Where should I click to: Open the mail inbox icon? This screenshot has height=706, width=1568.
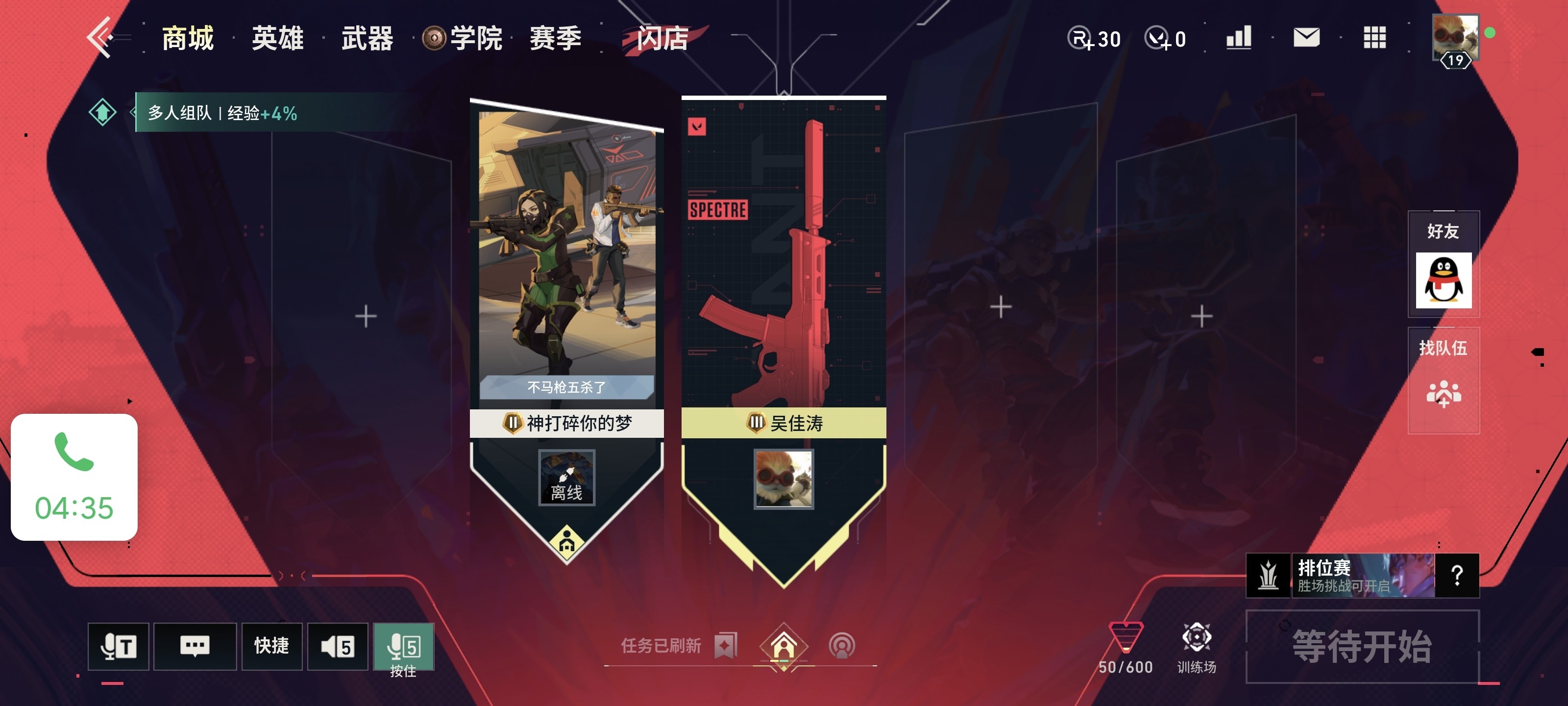(x=1306, y=38)
